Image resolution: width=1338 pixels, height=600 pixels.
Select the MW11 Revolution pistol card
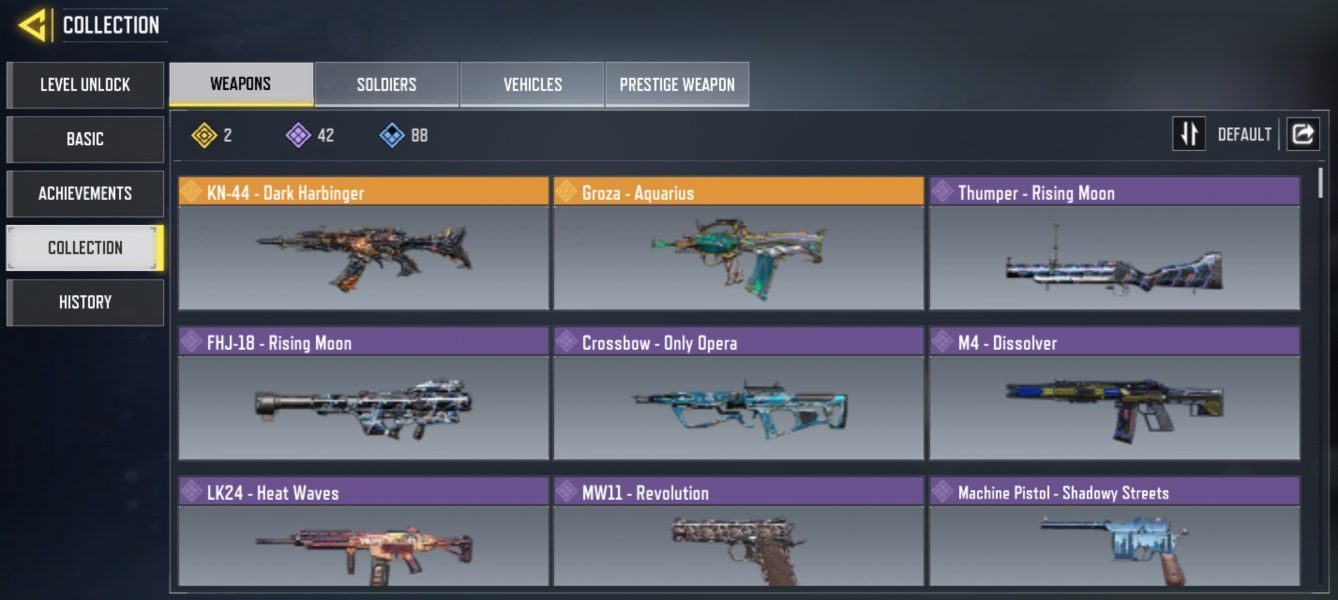click(738, 533)
